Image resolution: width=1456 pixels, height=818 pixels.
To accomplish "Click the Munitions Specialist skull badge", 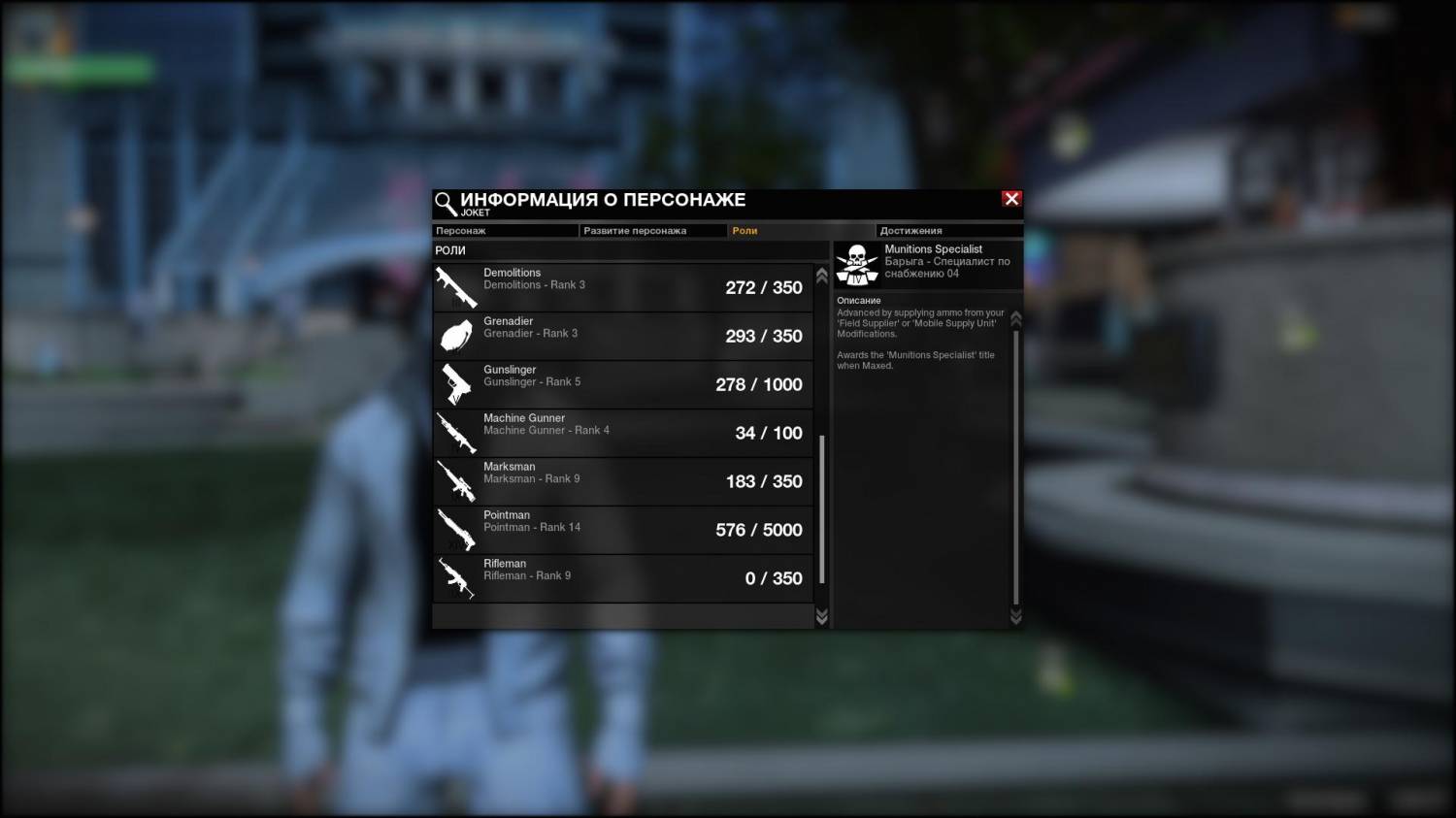I will pos(857,265).
